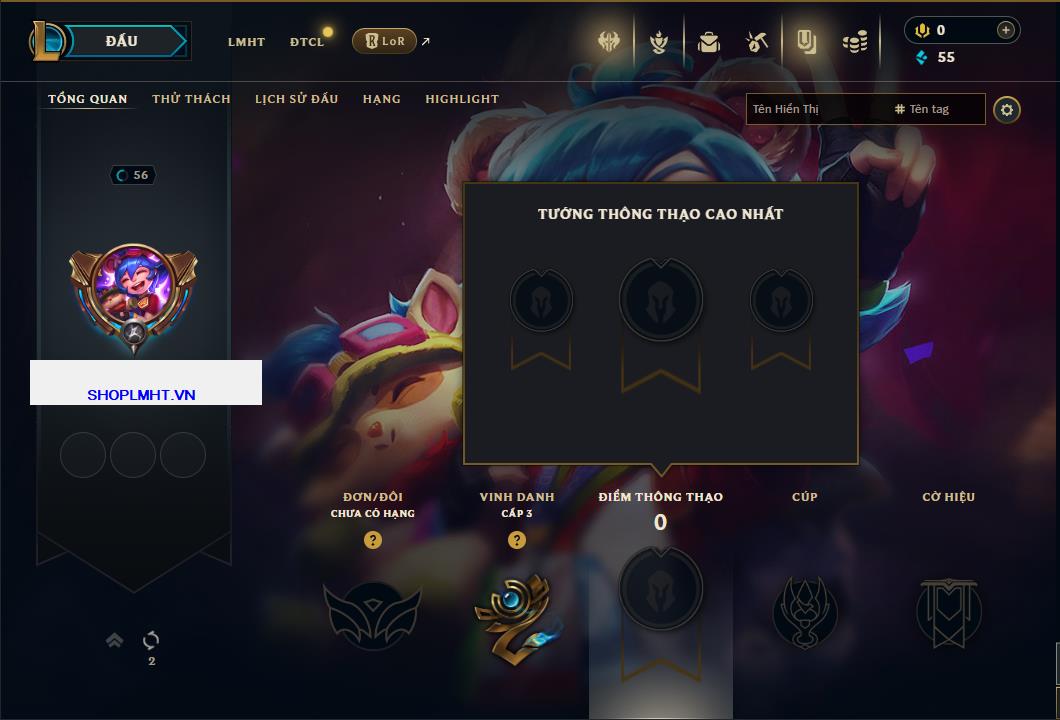This screenshot has height=720, width=1060.
Task: Open the winged crest icon in top bar
Action: (x=610, y=42)
